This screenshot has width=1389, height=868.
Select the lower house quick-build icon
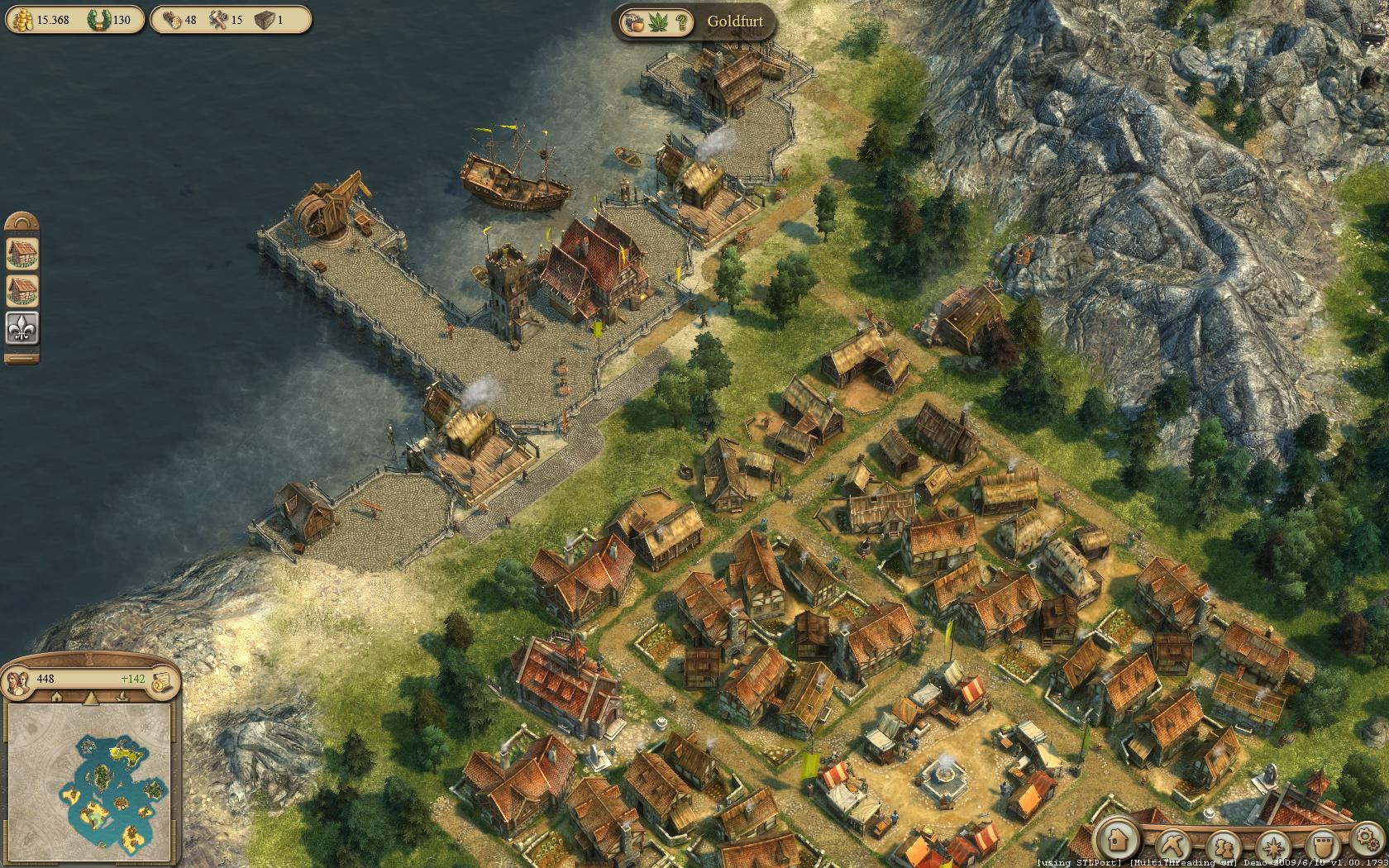(x=22, y=291)
